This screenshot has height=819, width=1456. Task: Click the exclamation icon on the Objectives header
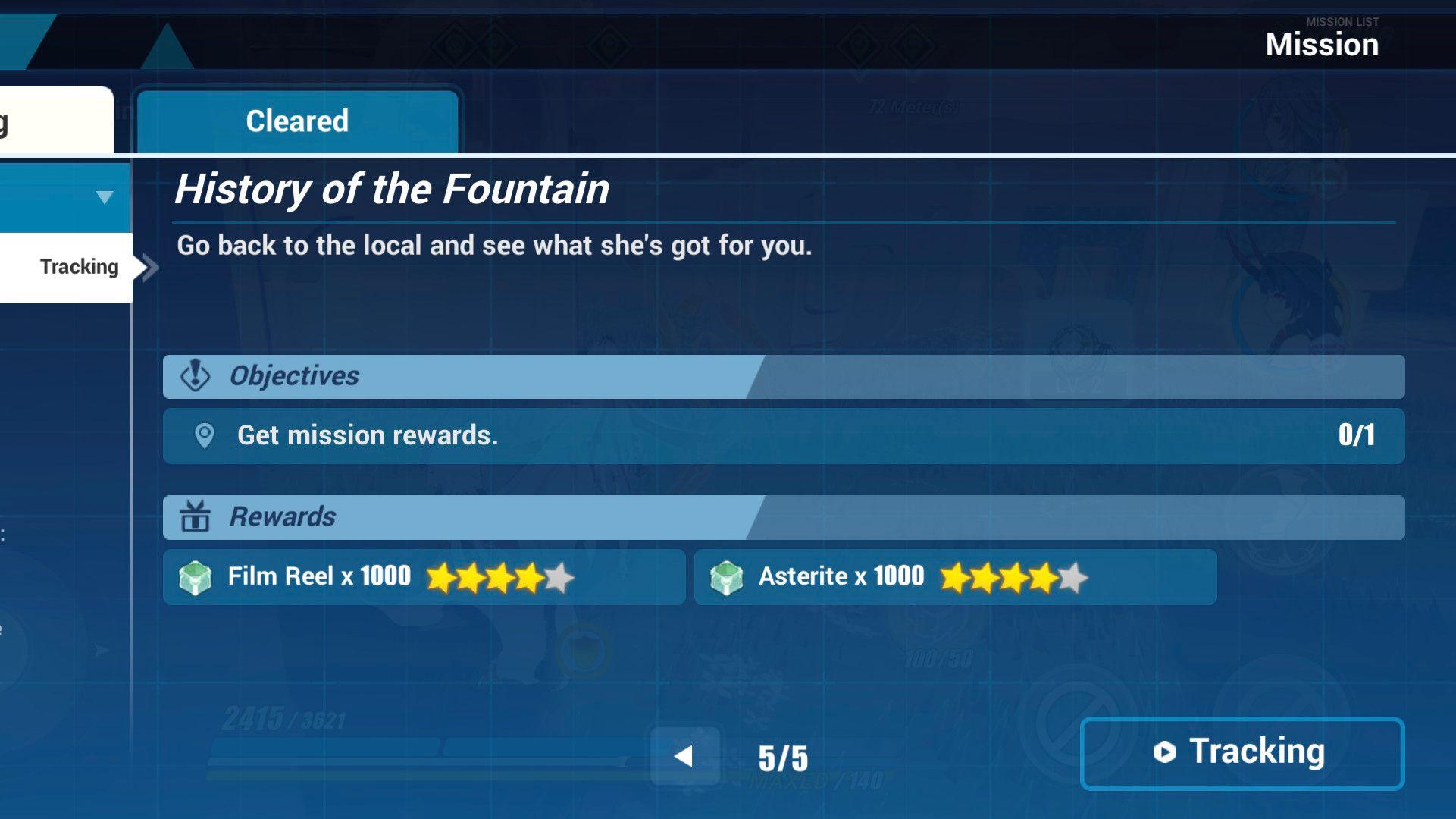[x=194, y=376]
